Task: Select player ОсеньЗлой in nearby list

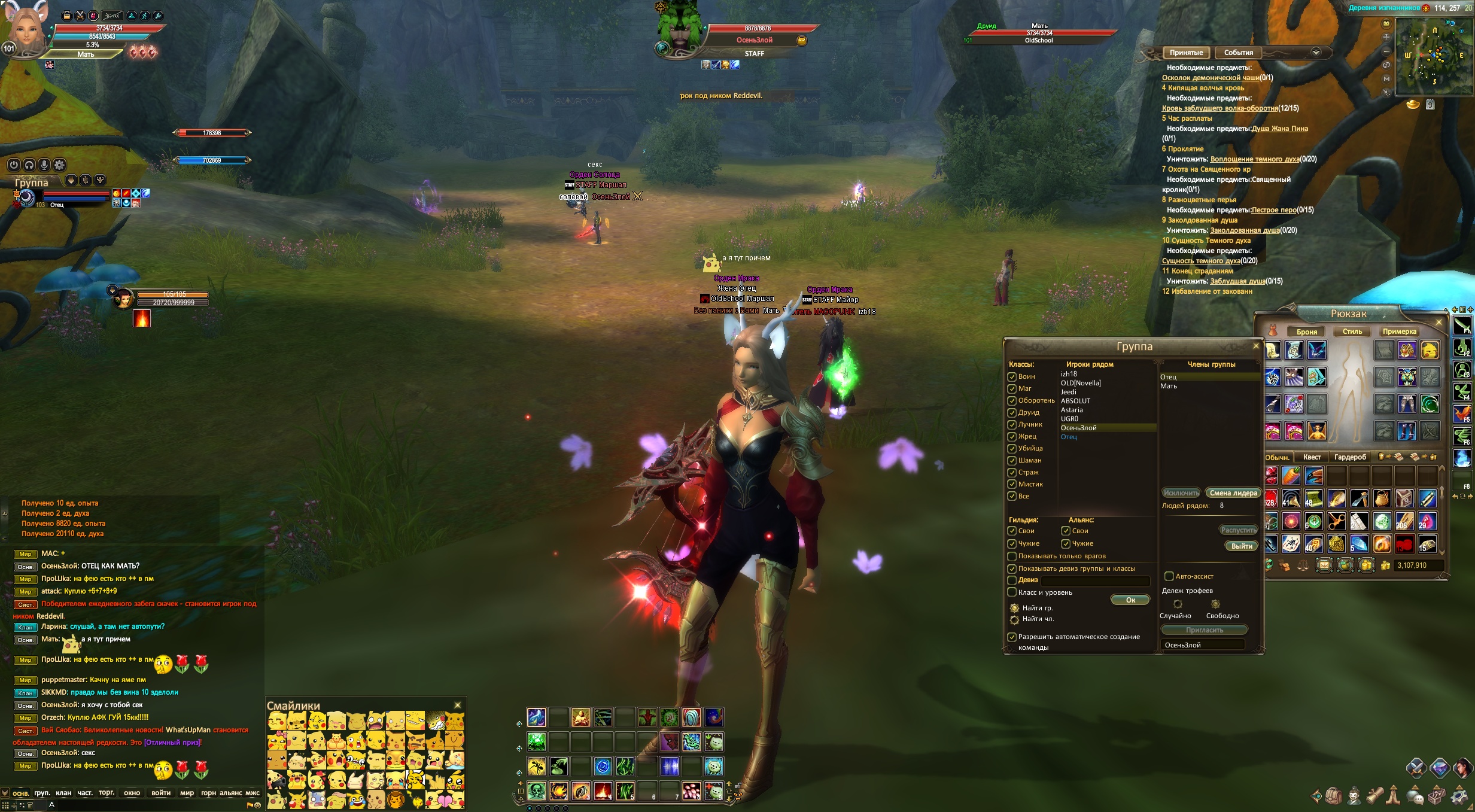Action: click(x=1079, y=428)
